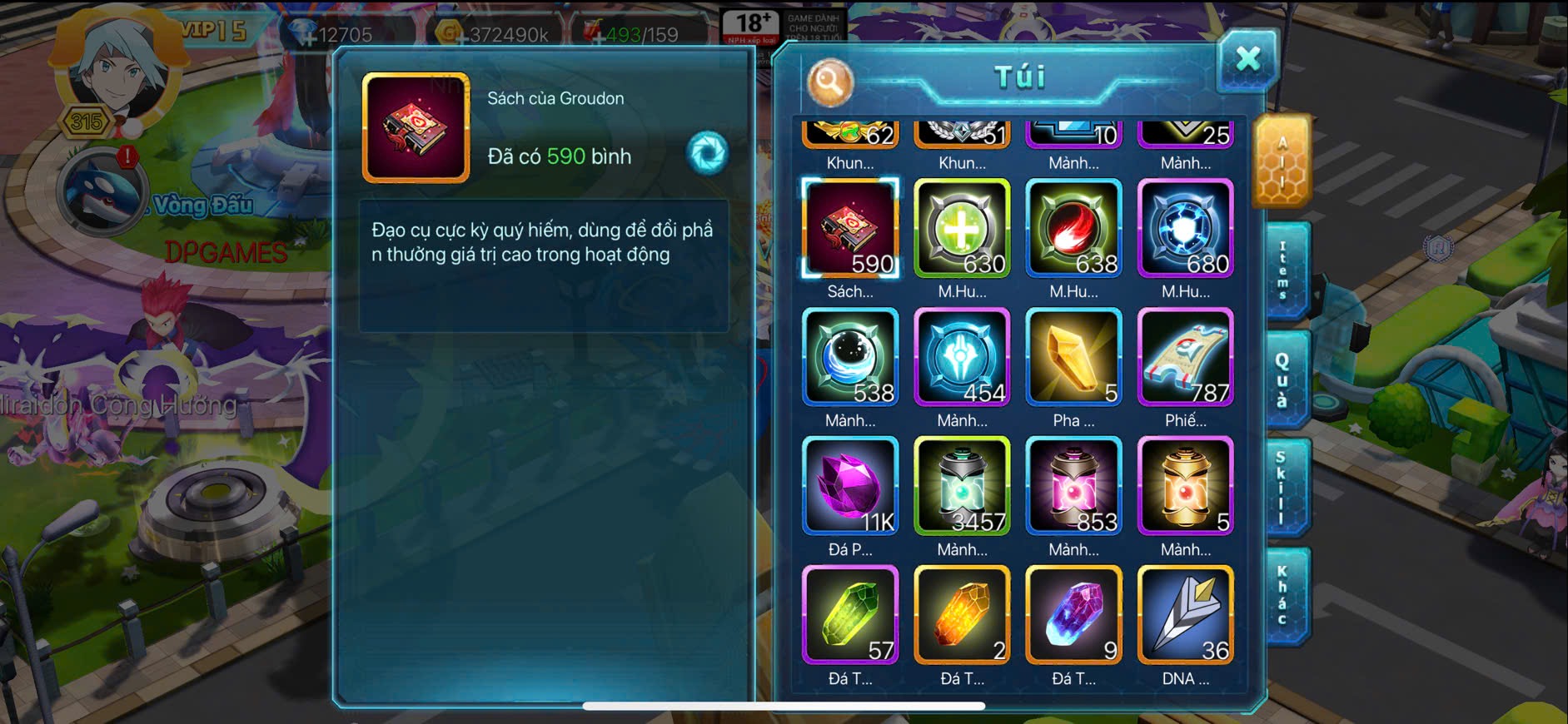Choose the DNA item with 36
The width and height of the screenshot is (1568, 724).
(x=1185, y=615)
